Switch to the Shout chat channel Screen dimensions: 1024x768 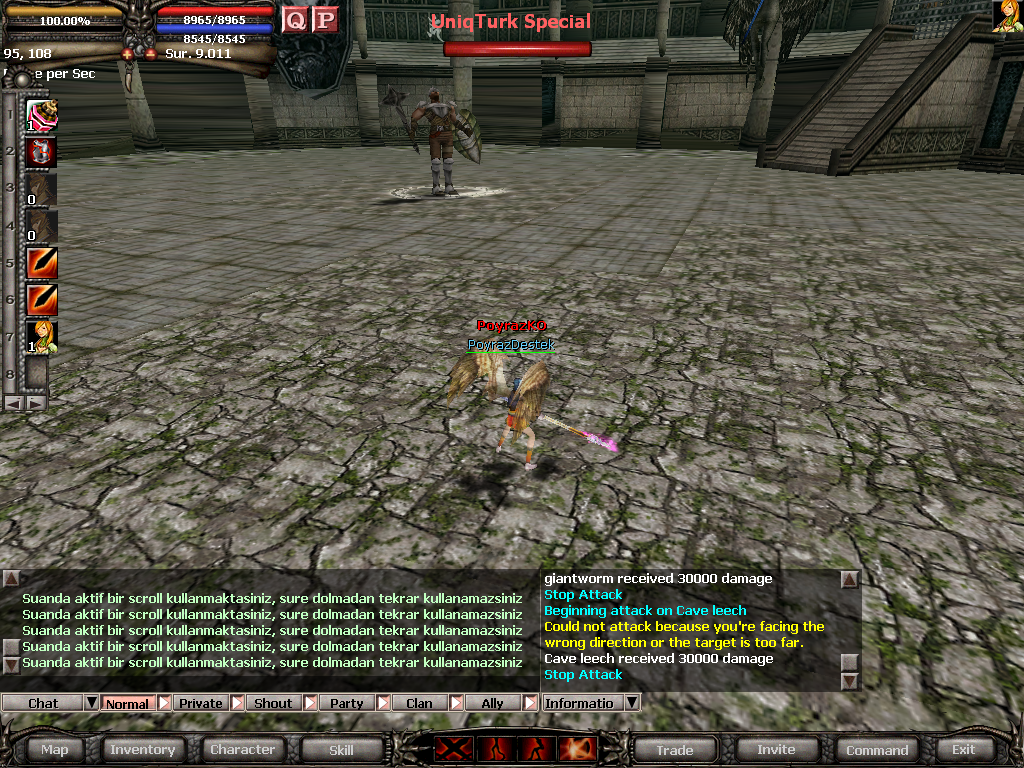[x=273, y=703]
